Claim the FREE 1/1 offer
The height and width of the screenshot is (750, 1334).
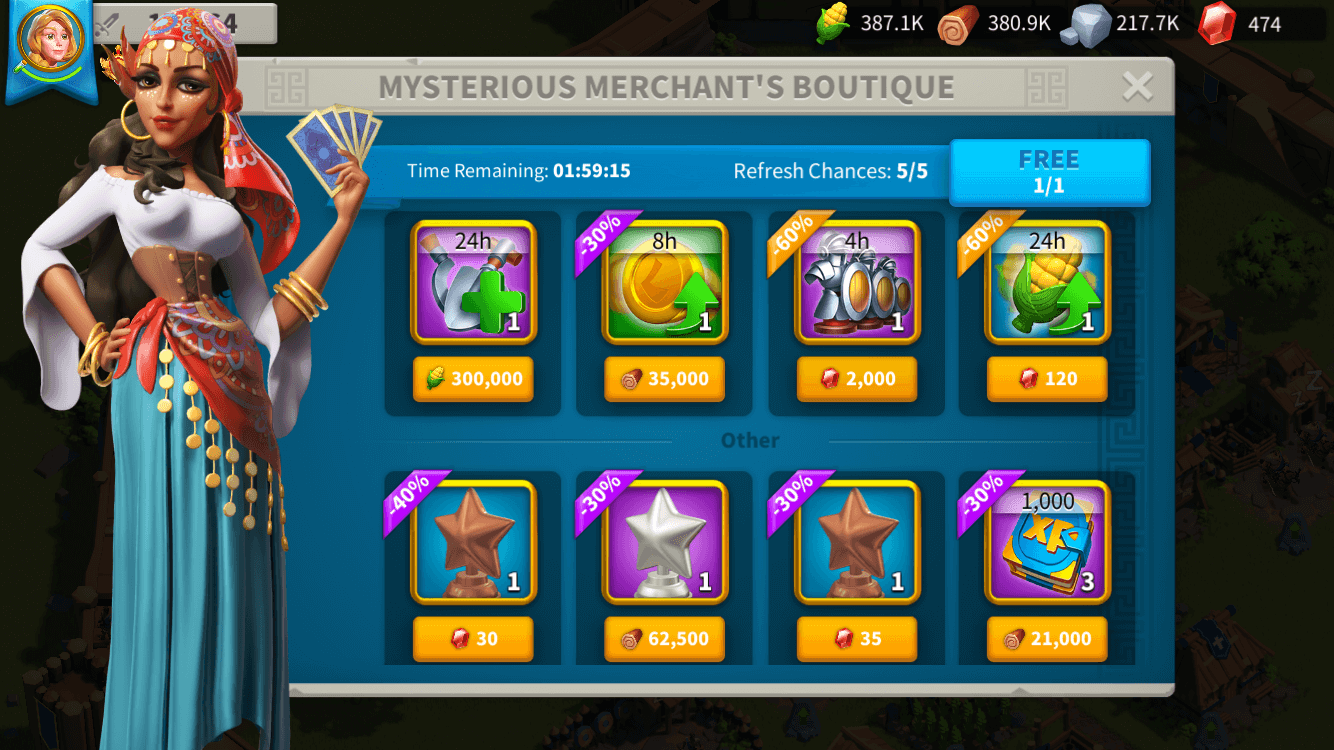[1049, 171]
